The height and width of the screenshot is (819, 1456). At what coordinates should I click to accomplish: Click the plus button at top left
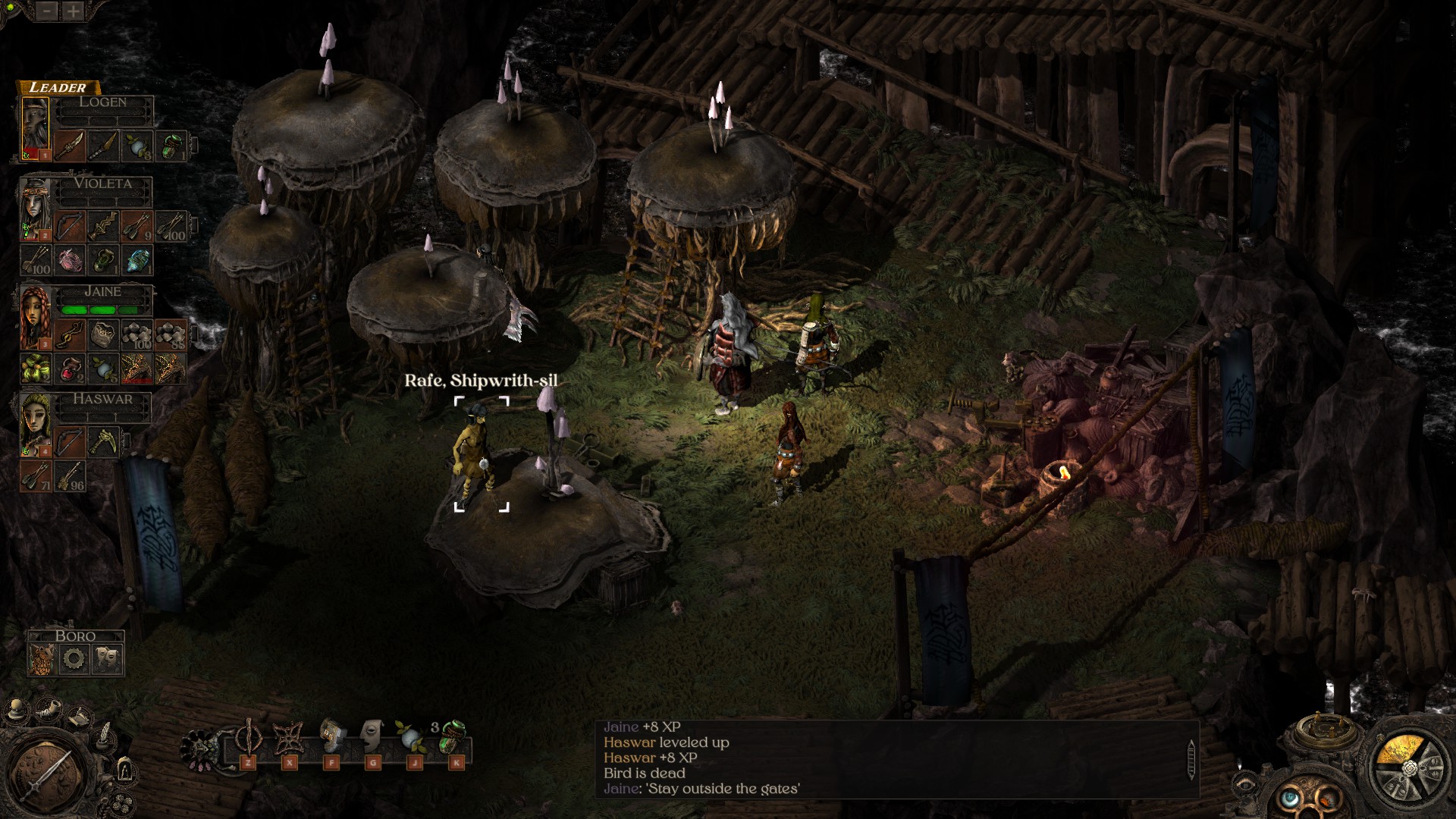tap(73, 11)
